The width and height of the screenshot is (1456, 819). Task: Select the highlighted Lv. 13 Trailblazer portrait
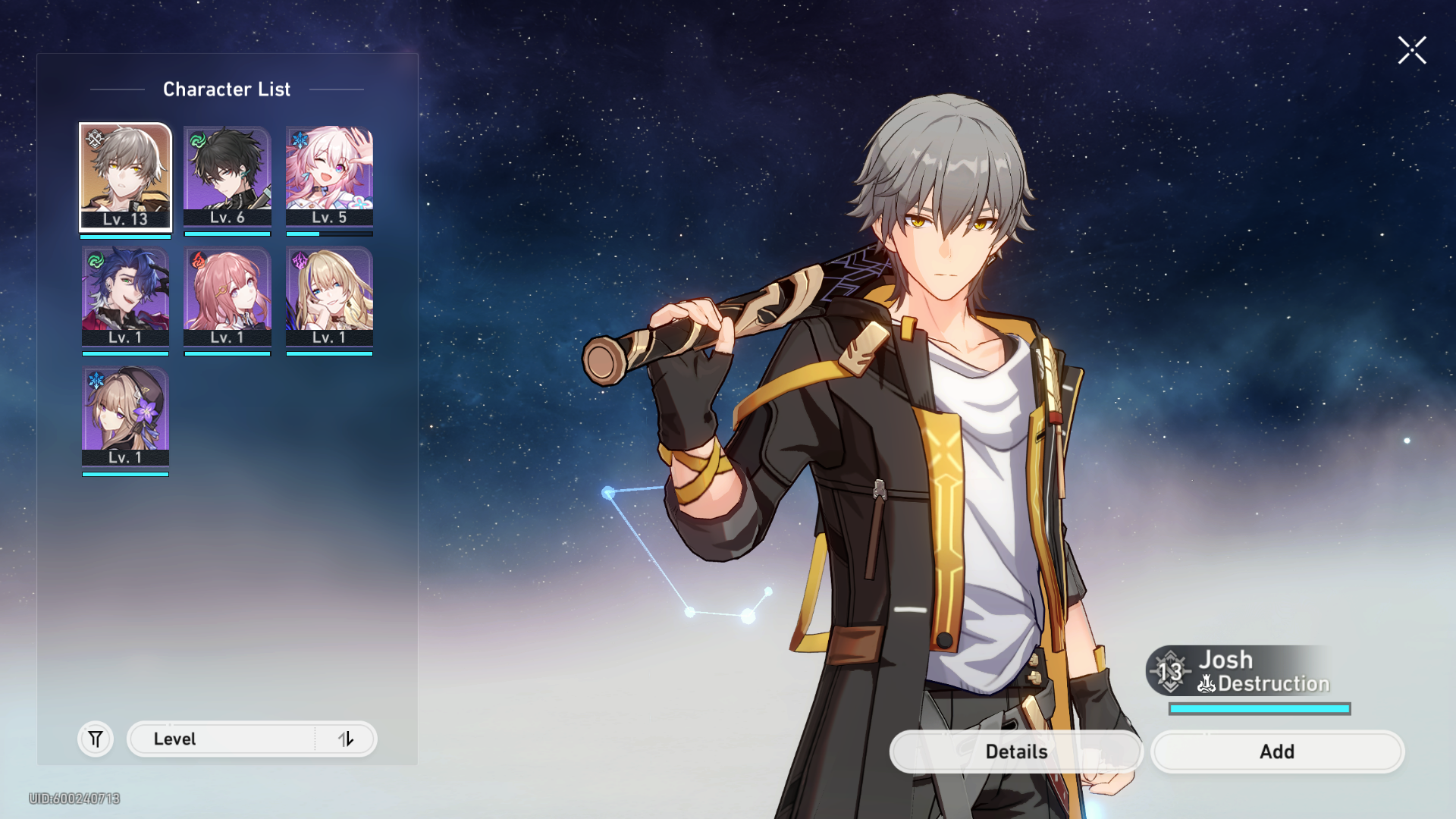[x=125, y=176]
